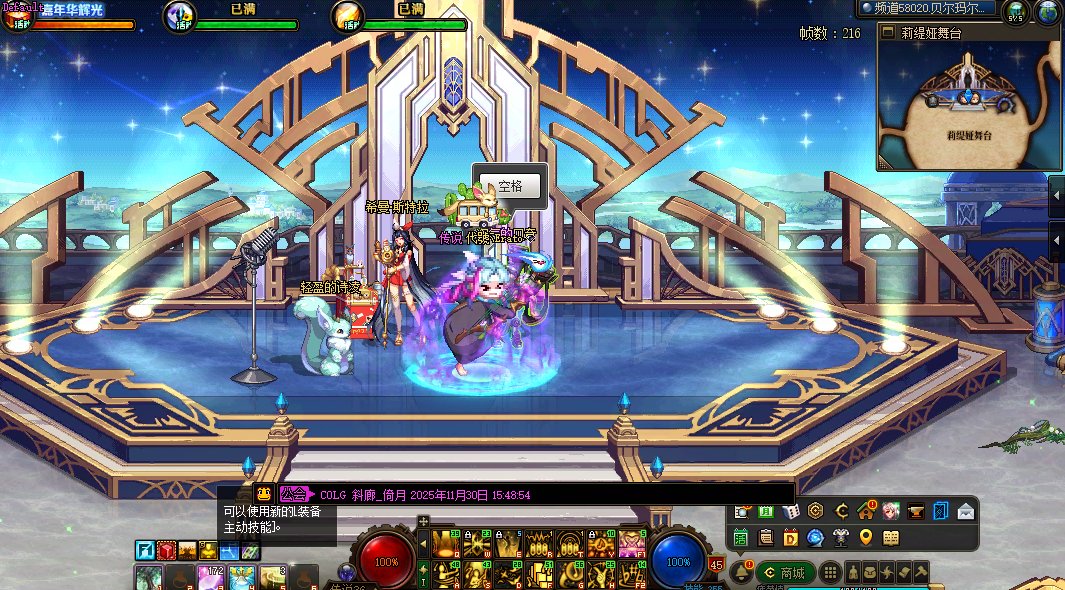Open the hammer shortcut button
This screenshot has width=1065, height=590.
click(921, 573)
